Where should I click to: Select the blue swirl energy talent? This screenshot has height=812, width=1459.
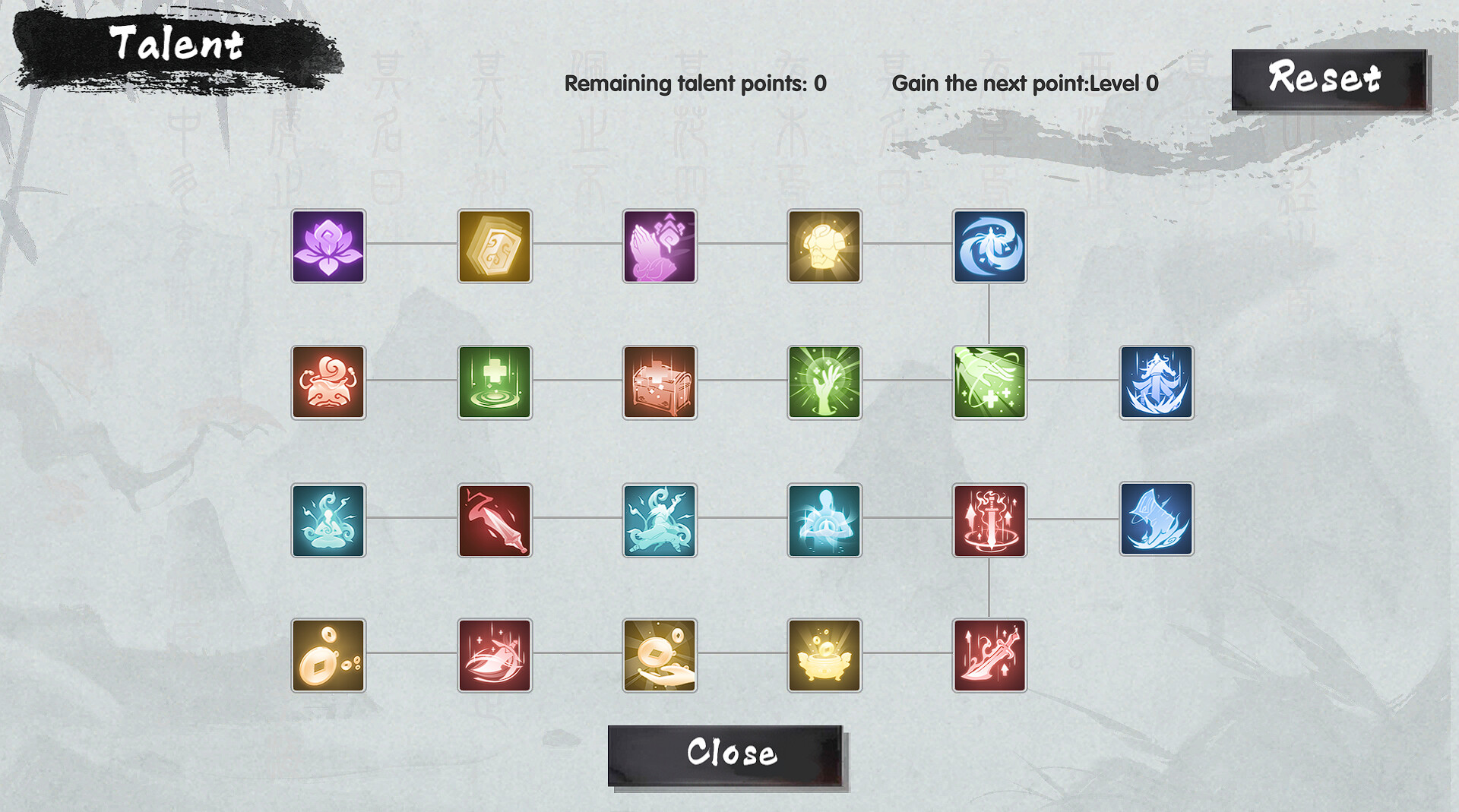(x=989, y=247)
